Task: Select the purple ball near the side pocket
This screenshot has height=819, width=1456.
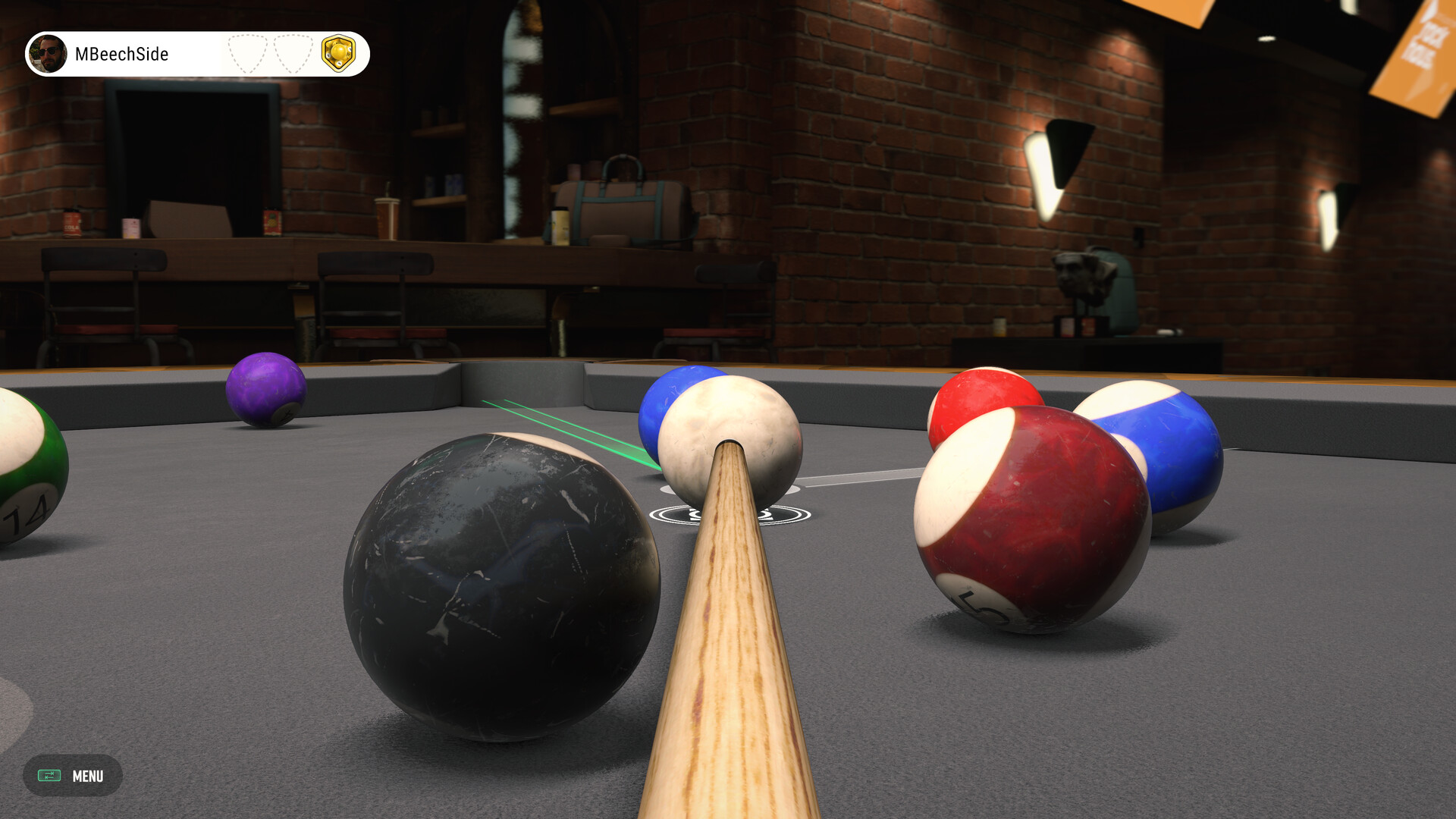Action: (x=267, y=391)
